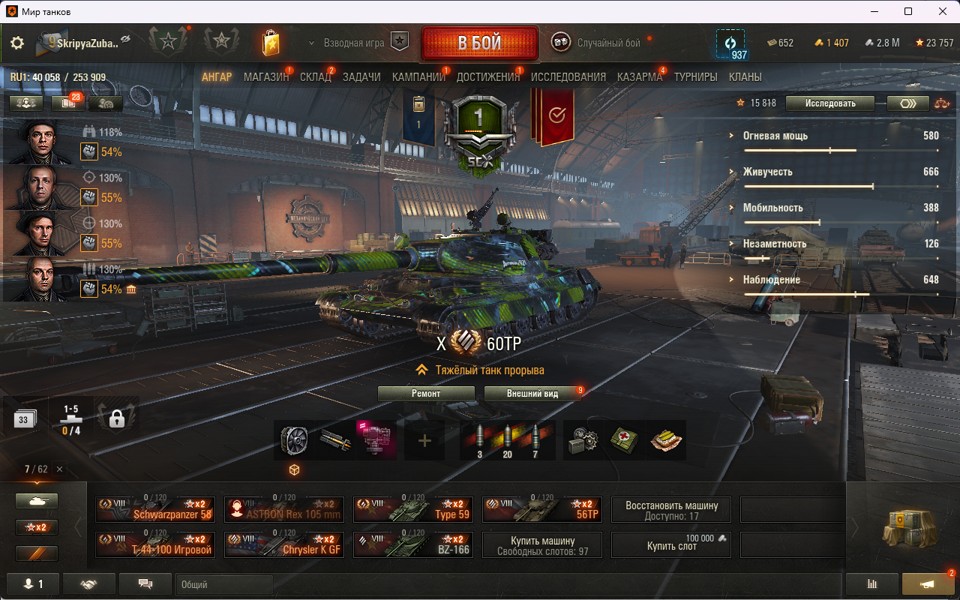Open the settings gear menu
Viewport: 960px width, 600px height.
tap(17, 43)
